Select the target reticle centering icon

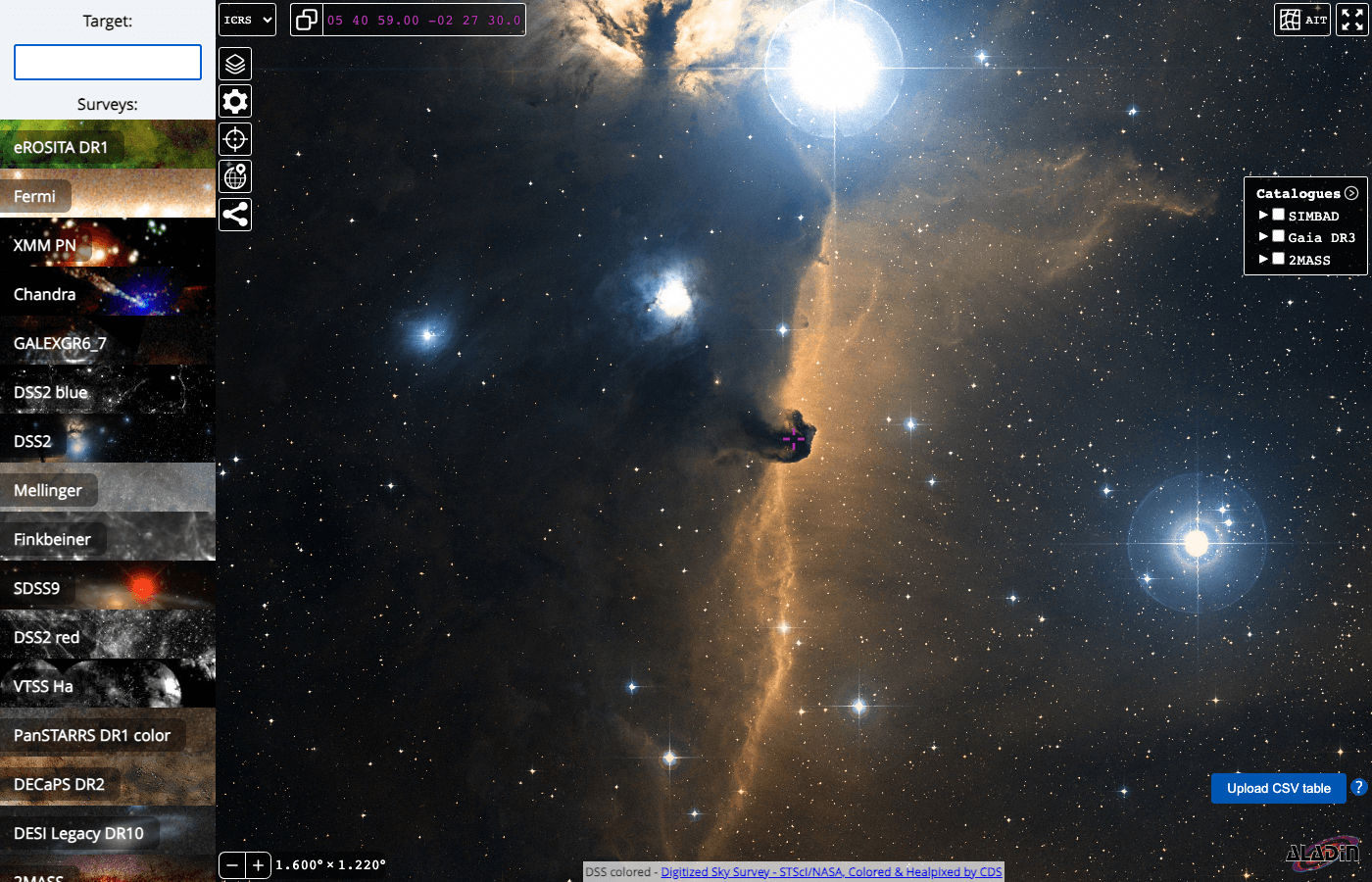click(235, 138)
